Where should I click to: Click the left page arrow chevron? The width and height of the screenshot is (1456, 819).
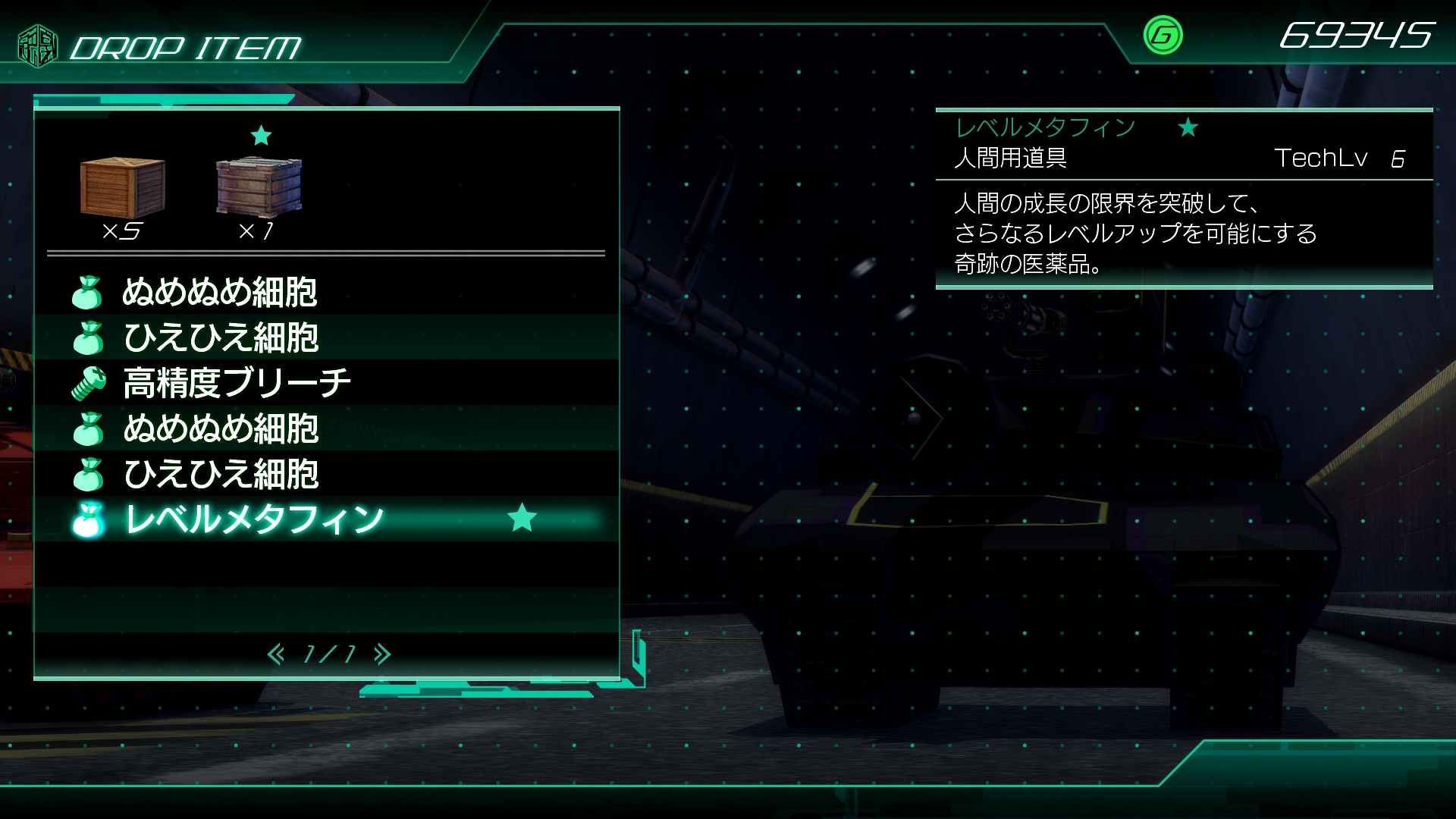point(278,652)
